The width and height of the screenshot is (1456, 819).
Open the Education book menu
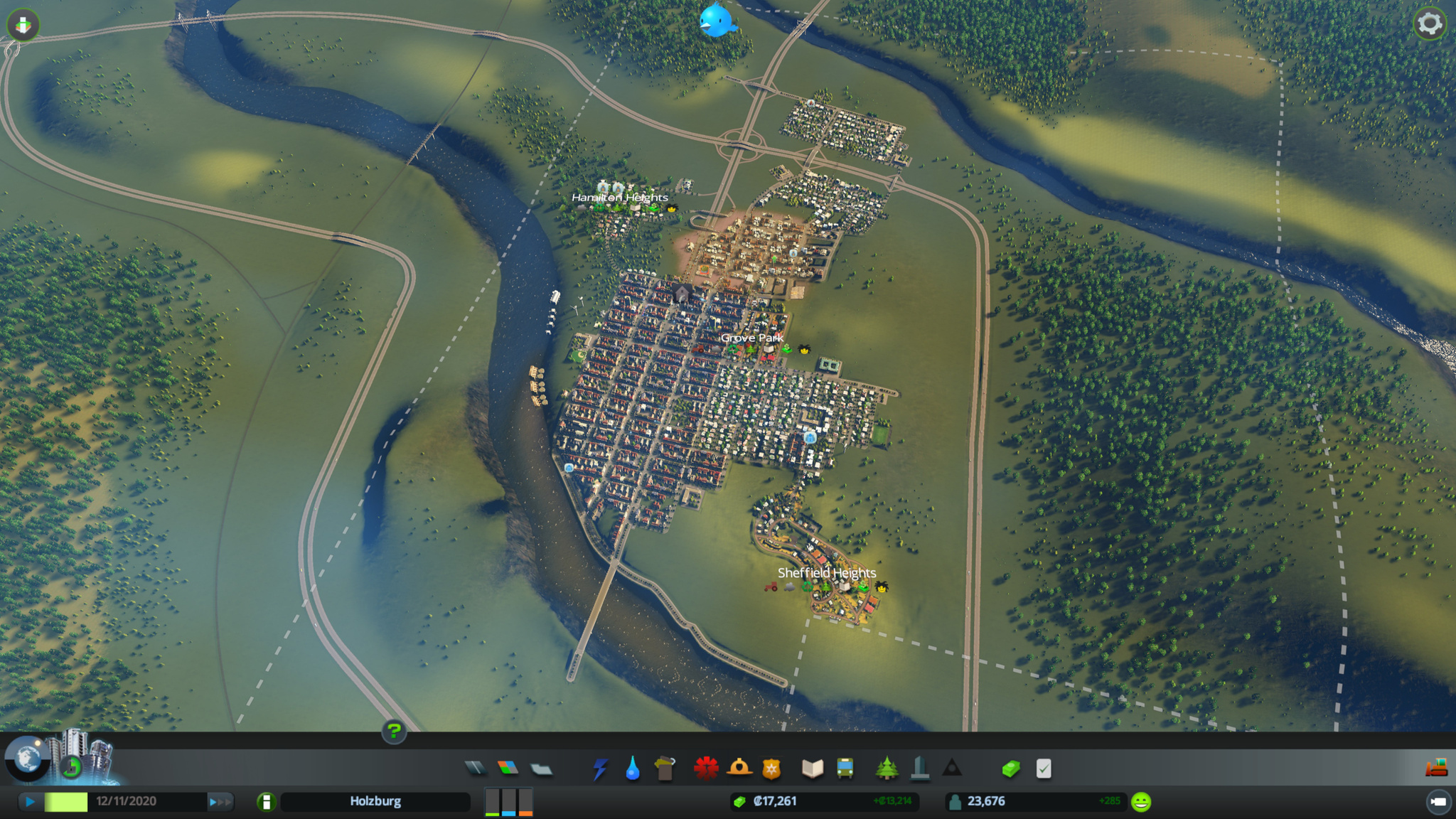coord(813,769)
